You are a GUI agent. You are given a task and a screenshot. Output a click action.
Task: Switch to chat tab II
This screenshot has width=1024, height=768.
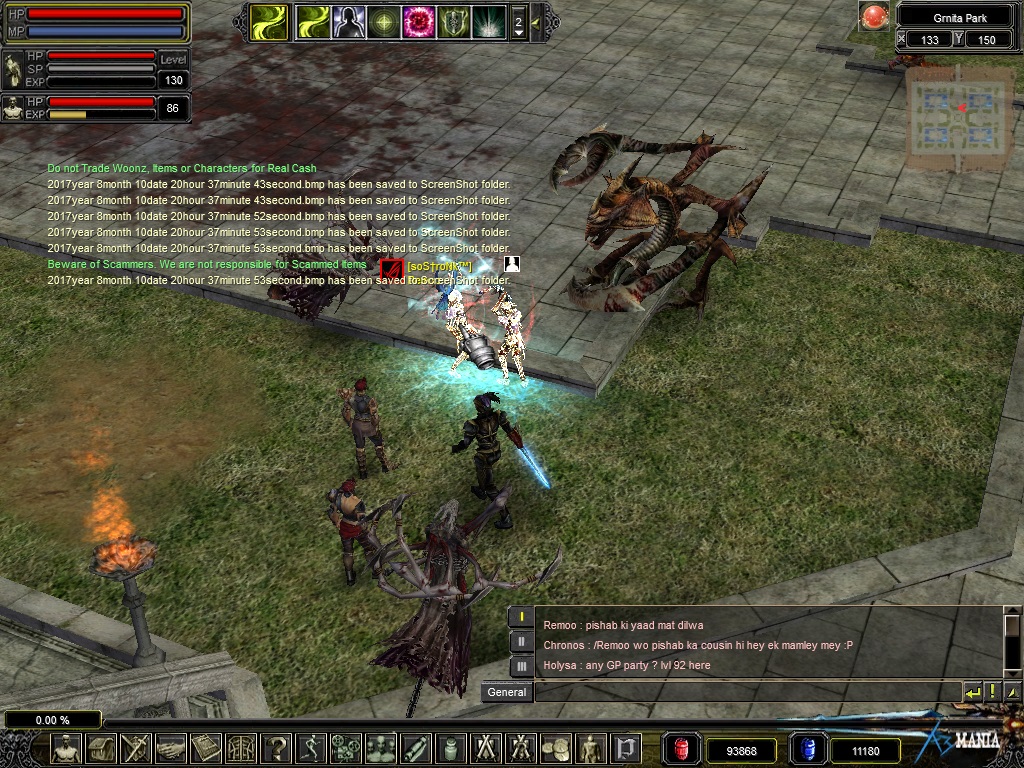[521, 641]
